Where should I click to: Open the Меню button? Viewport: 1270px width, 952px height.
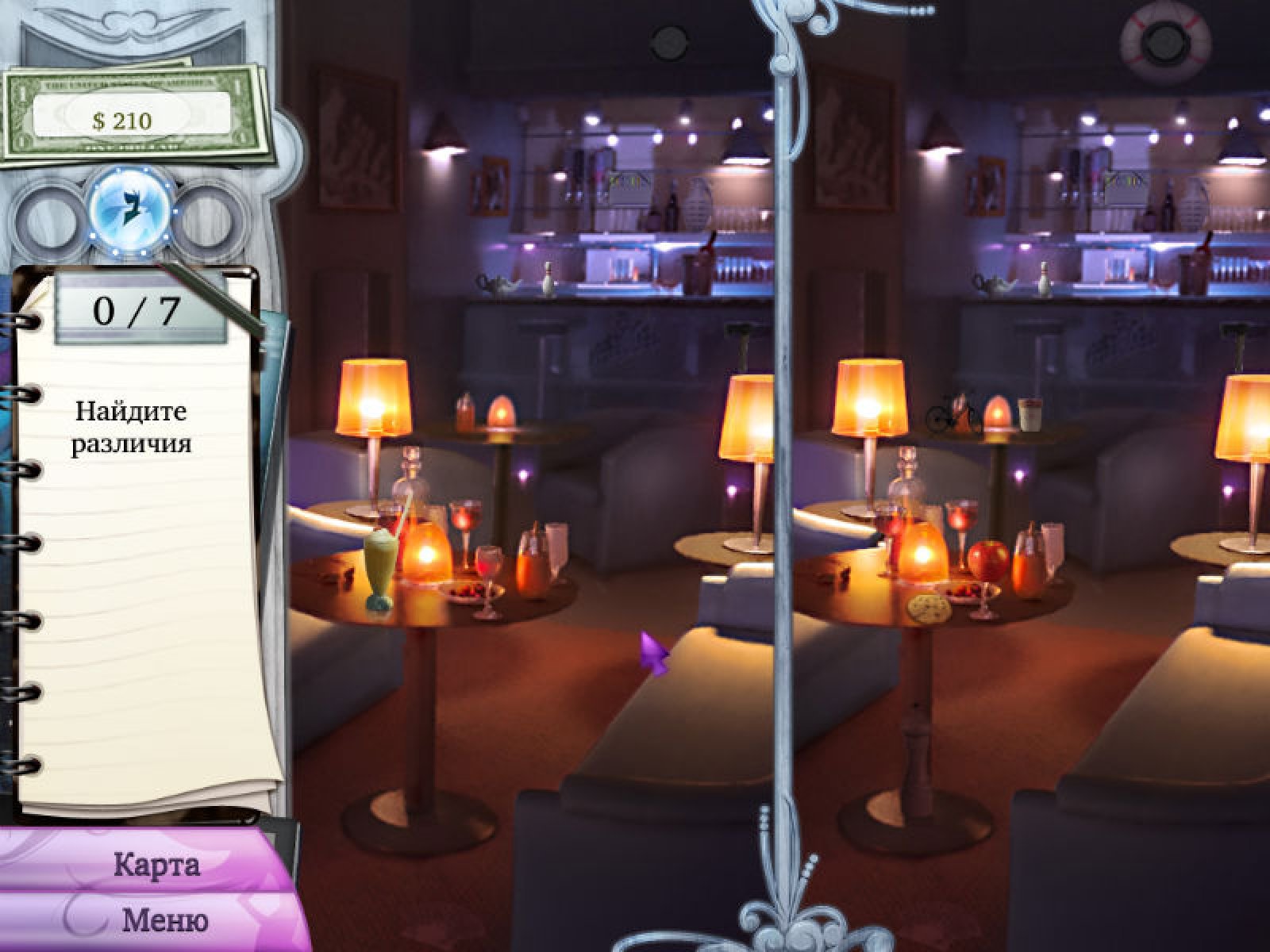tap(164, 920)
